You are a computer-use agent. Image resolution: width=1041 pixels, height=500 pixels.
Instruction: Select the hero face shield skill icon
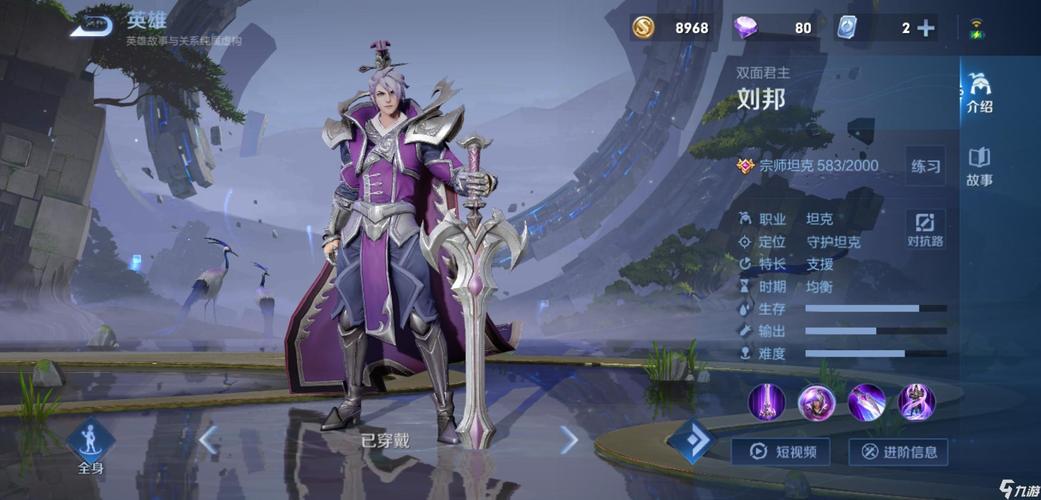click(x=817, y=402)
